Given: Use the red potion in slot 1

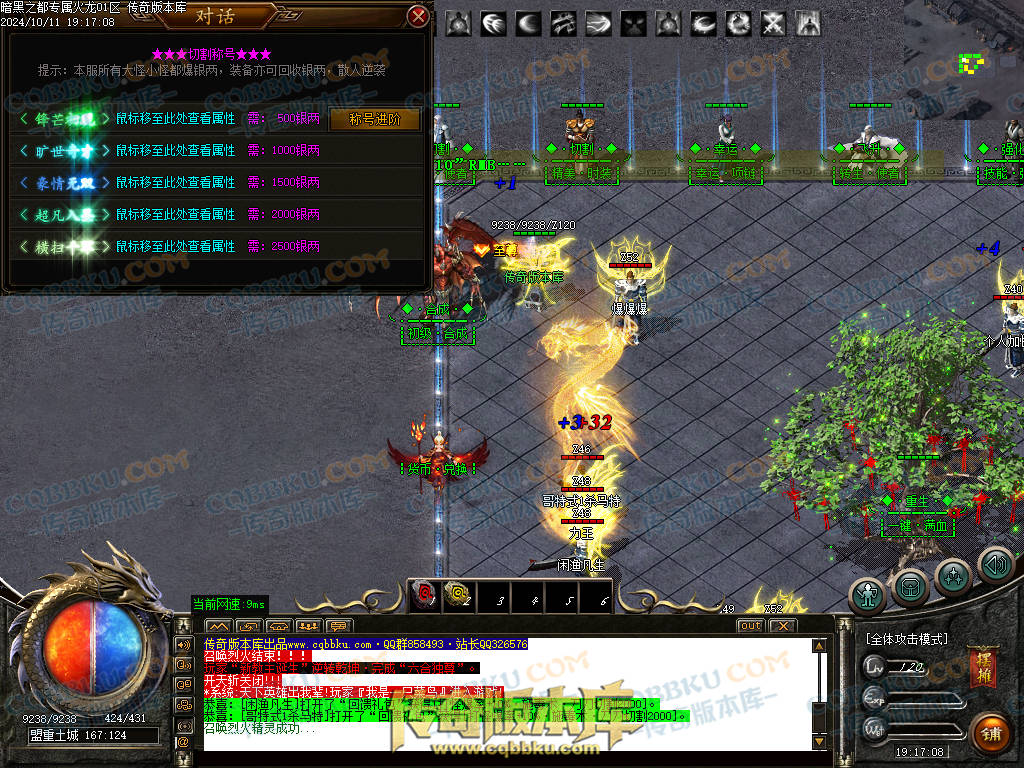Looking at the screenshot, I should (424, 597).
